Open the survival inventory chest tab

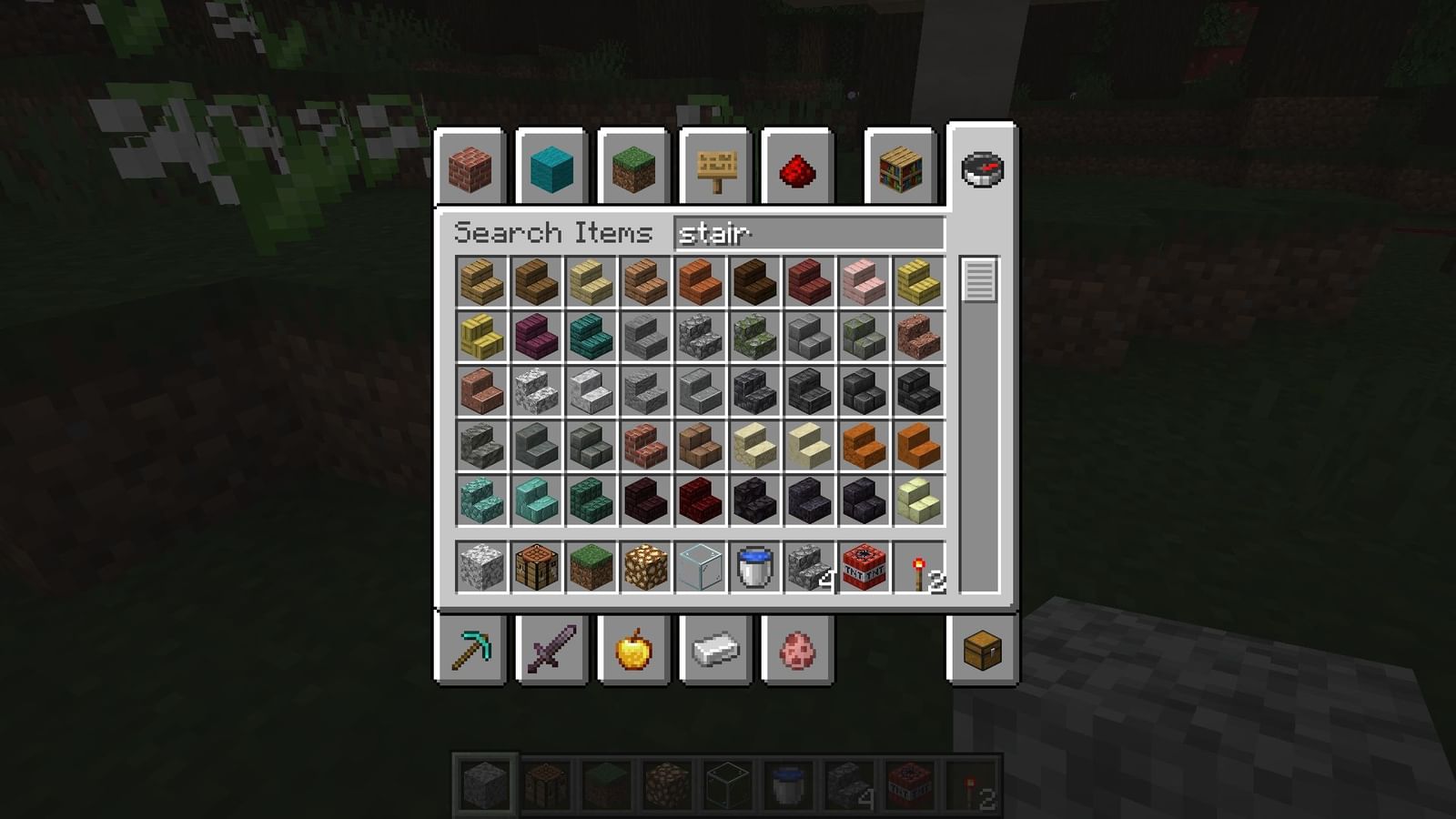tap(981, 649)
